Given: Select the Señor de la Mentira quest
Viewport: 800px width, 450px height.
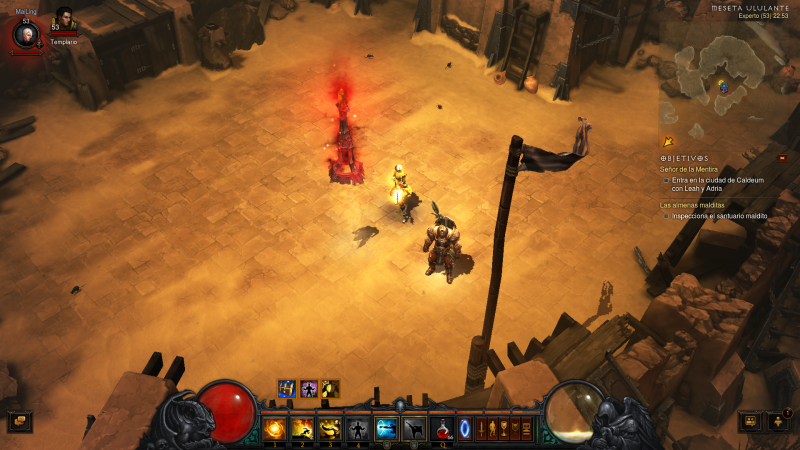Looking at the screenshot, I should [686, 171].
